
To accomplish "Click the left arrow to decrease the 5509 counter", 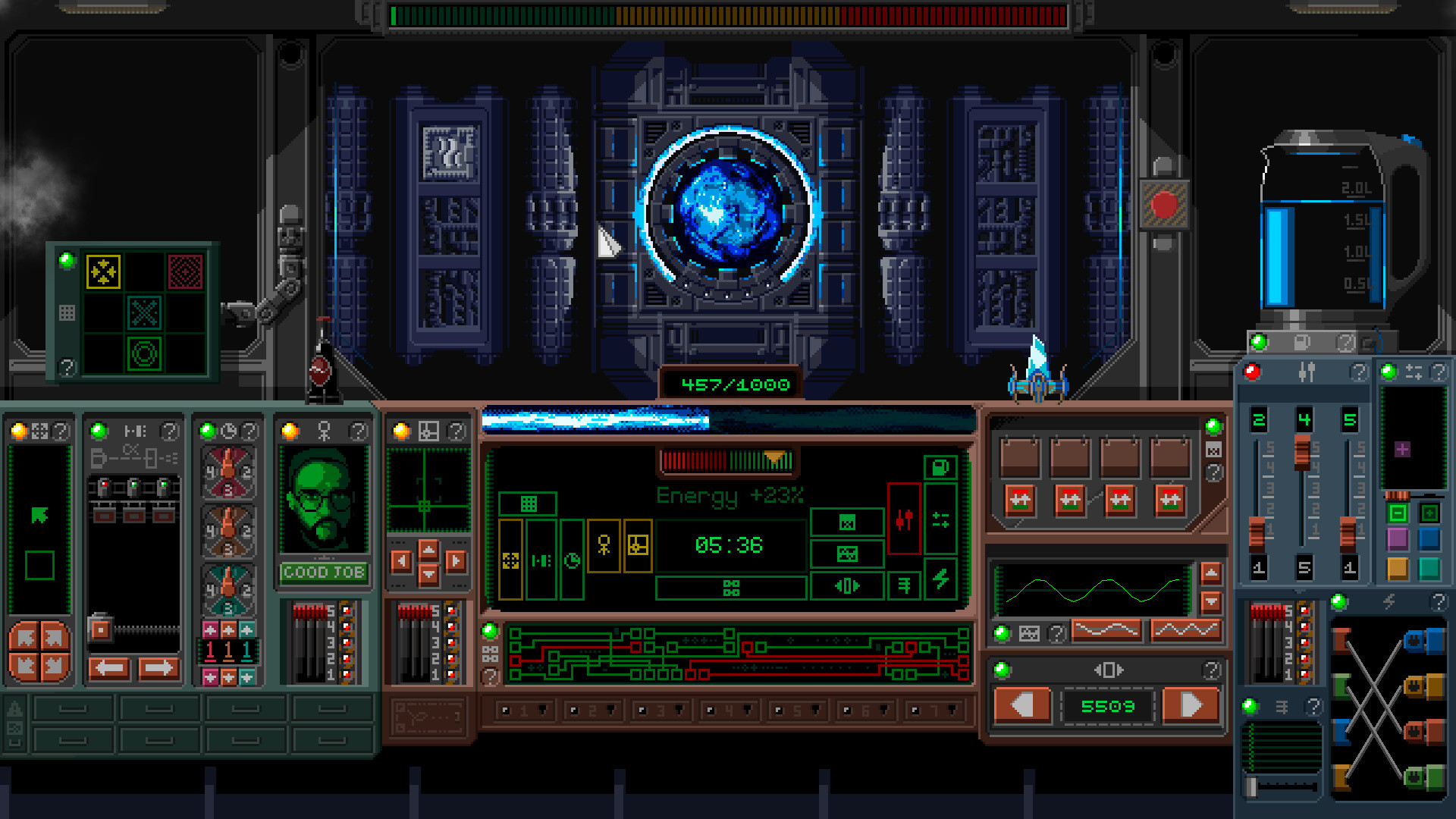I will tap(1023, 704).
